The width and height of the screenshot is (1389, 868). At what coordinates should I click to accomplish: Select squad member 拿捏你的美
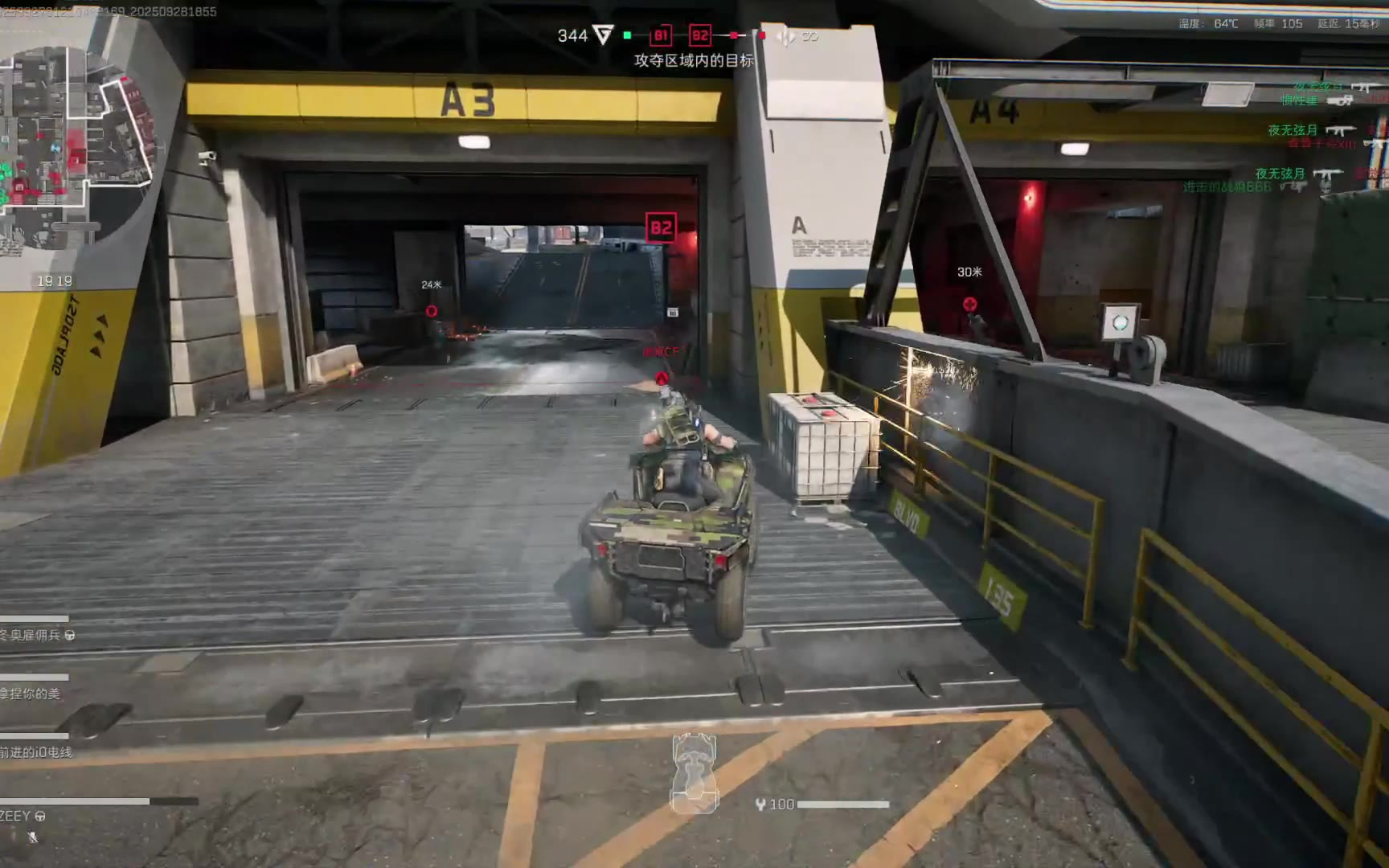point(31,694)
